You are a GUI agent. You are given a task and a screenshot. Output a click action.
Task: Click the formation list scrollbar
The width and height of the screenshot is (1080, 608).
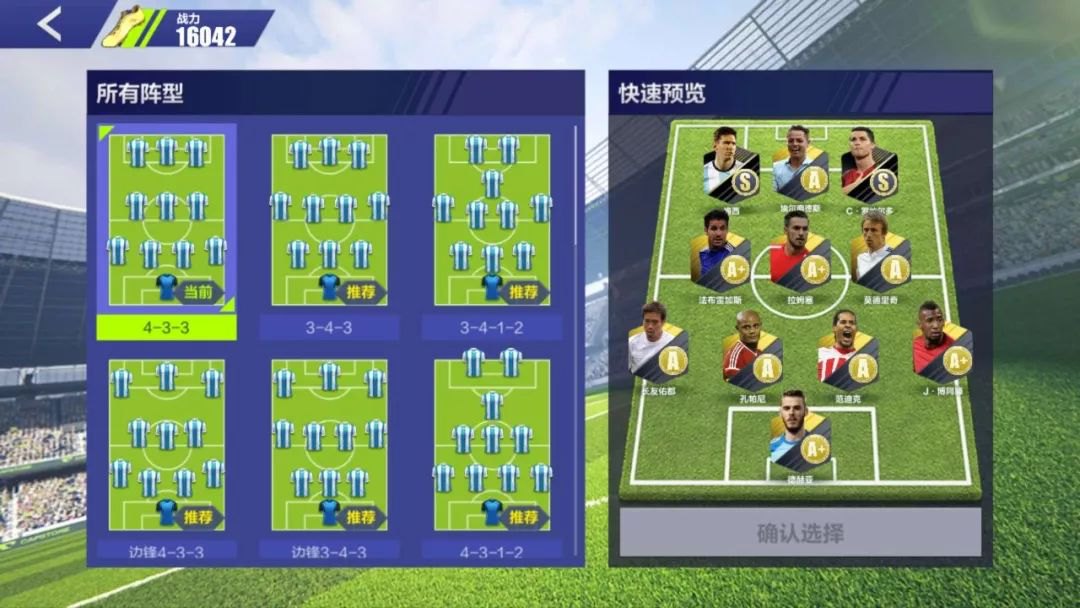point(576,250)
